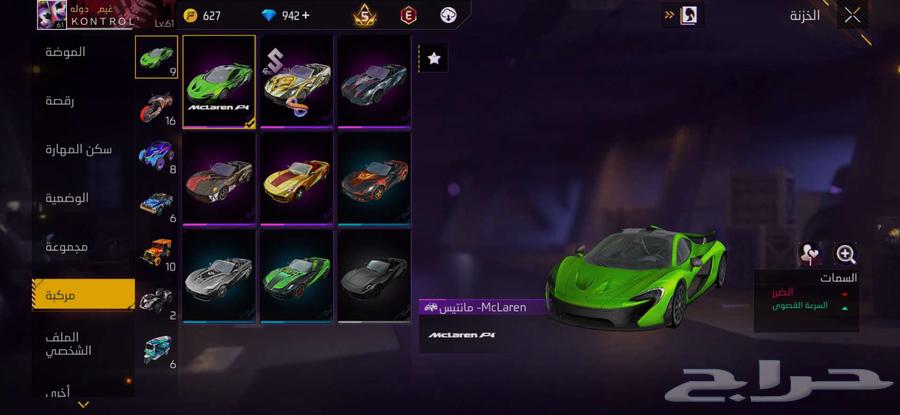The height and width of the screenshot is (415, 900).
Task: Show the orange pickup truck skins (10)
Action: click(156, 253)
